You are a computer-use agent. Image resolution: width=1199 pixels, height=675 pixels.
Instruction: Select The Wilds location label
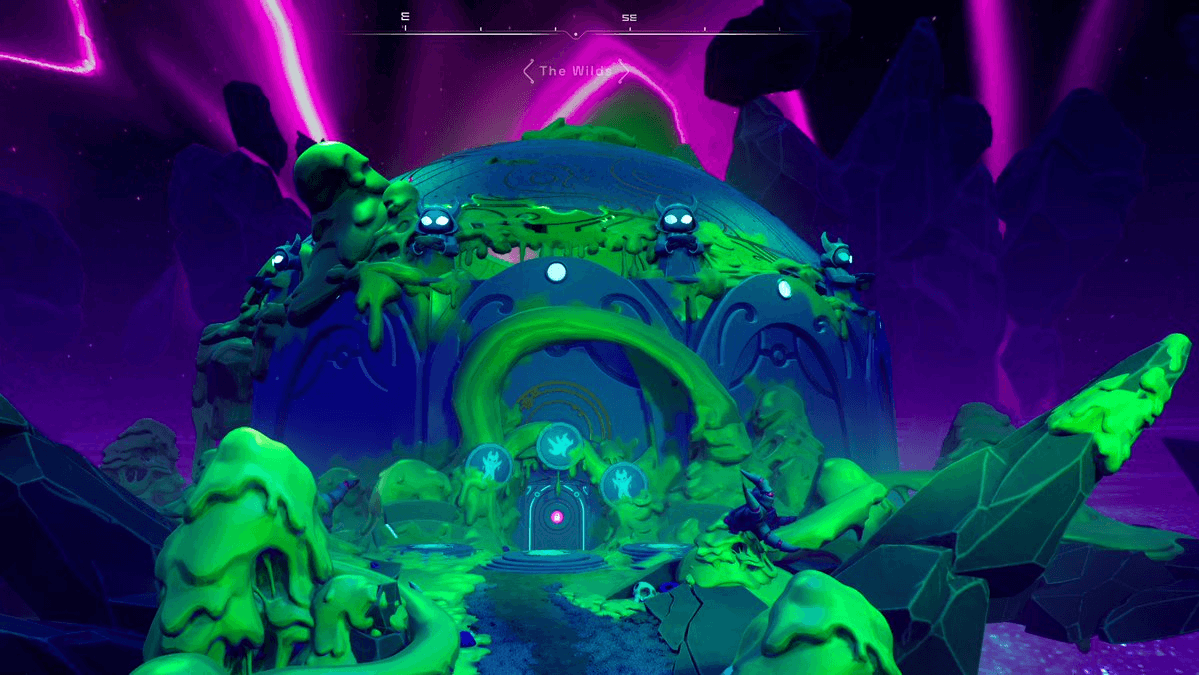coord(576,71)
